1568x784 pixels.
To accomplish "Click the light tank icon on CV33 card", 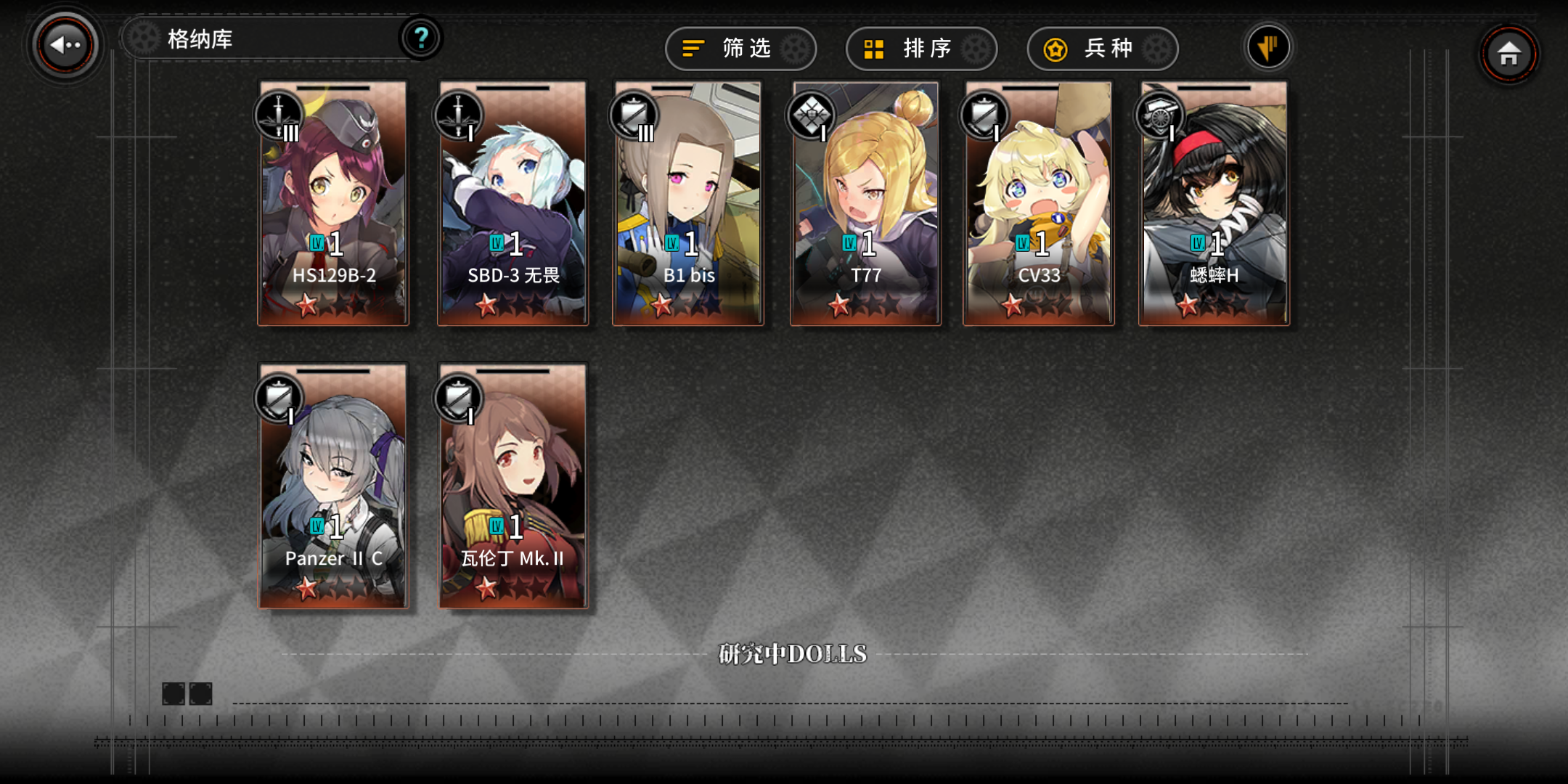I will click(984, 115).
